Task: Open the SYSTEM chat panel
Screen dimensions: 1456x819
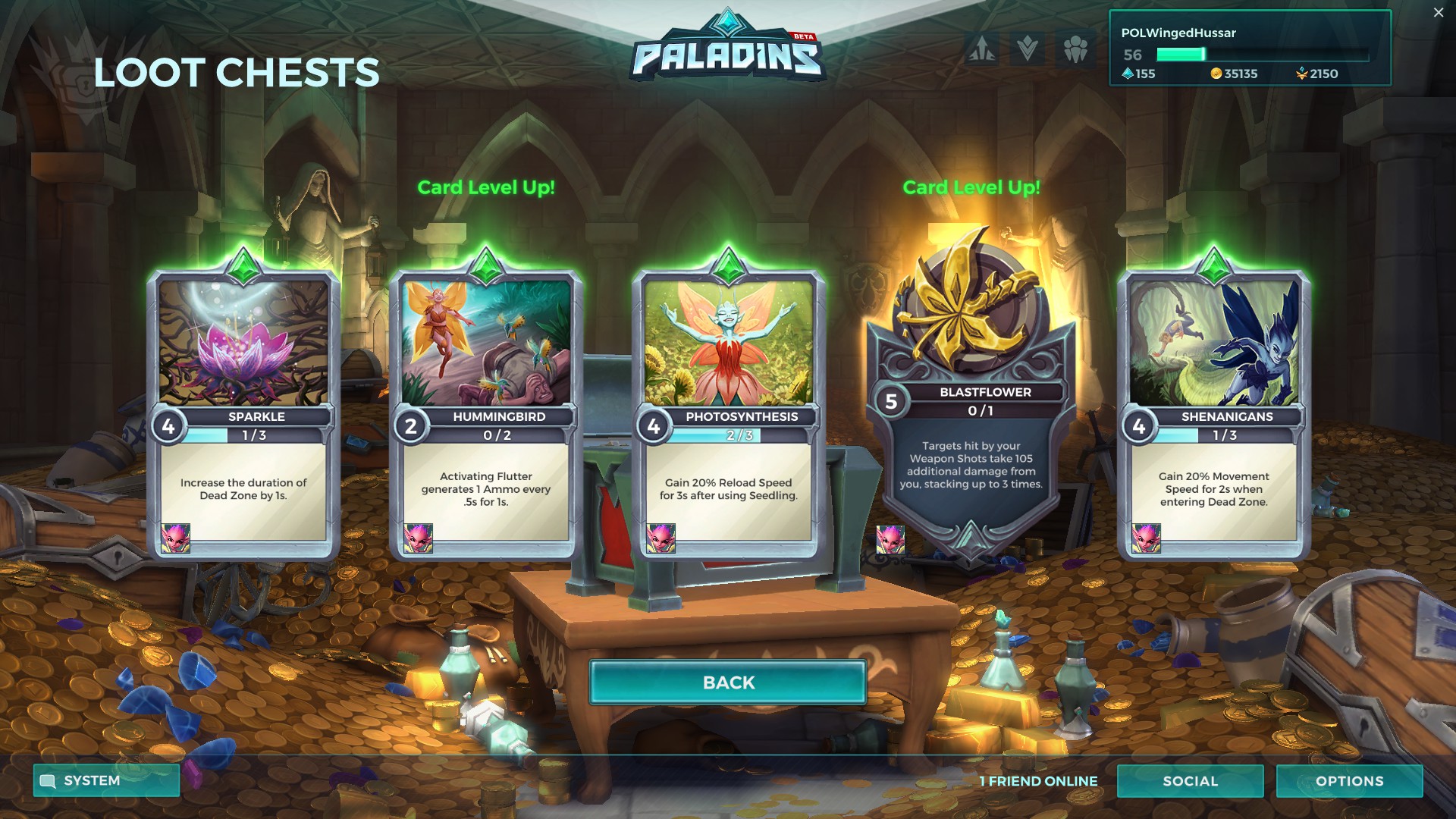Action: click(x=106, y=780)
